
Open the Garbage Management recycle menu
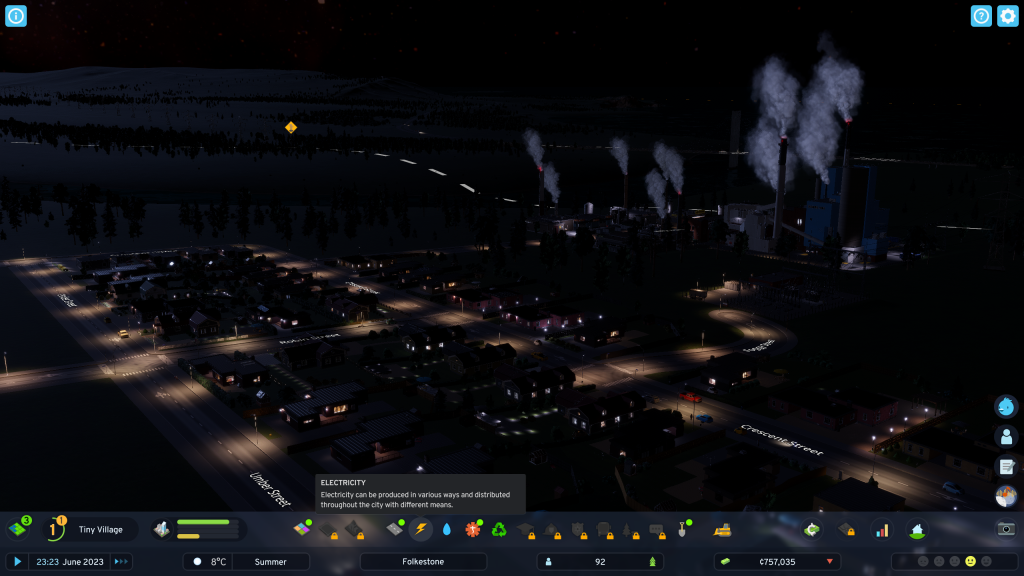point(499,529)
